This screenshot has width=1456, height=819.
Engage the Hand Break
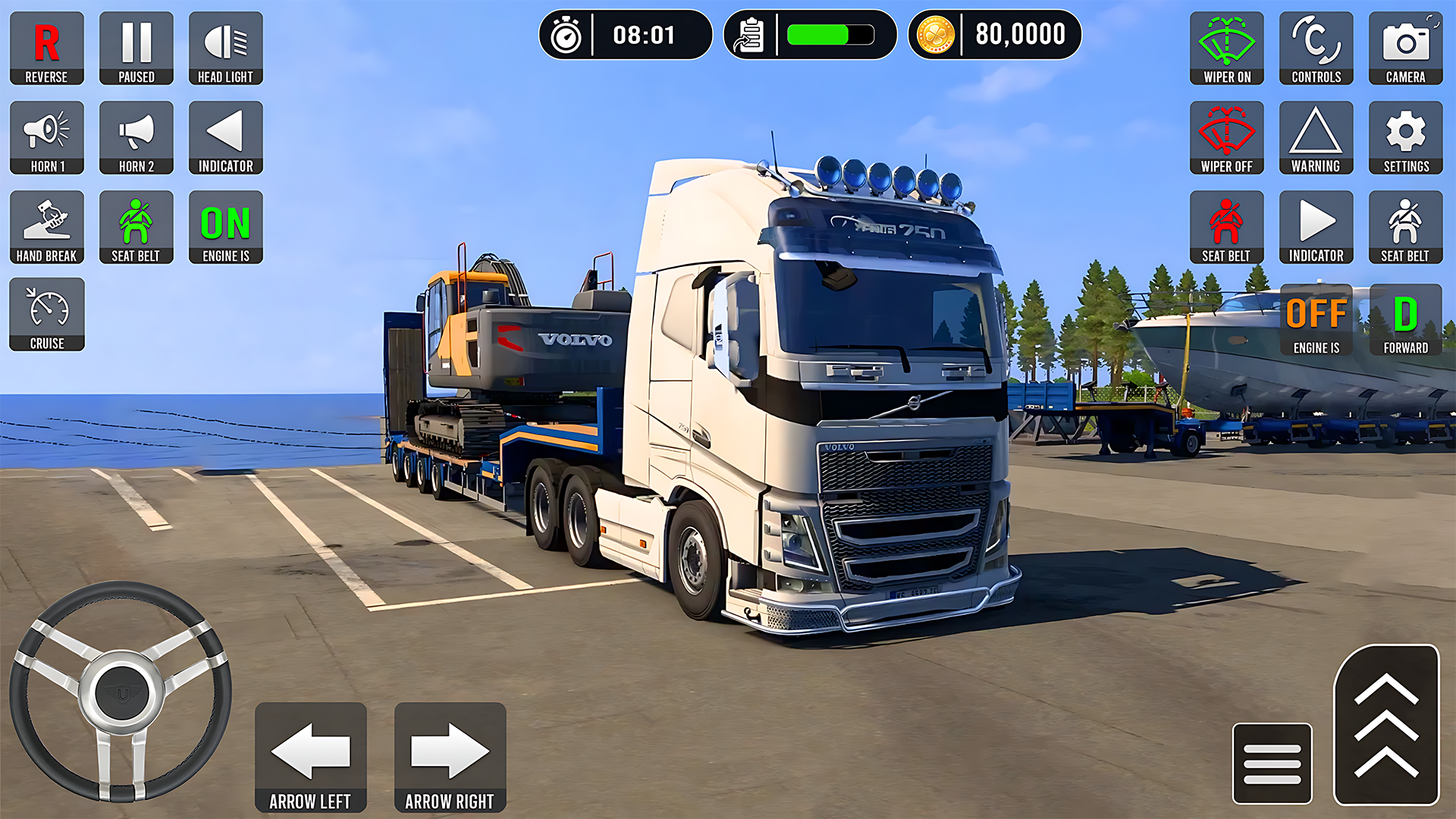[x=46, y=227]
